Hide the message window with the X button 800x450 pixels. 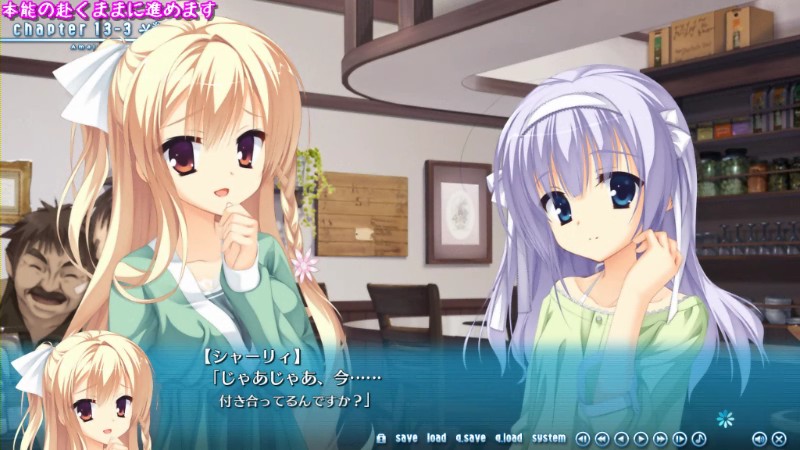[779, 438]
